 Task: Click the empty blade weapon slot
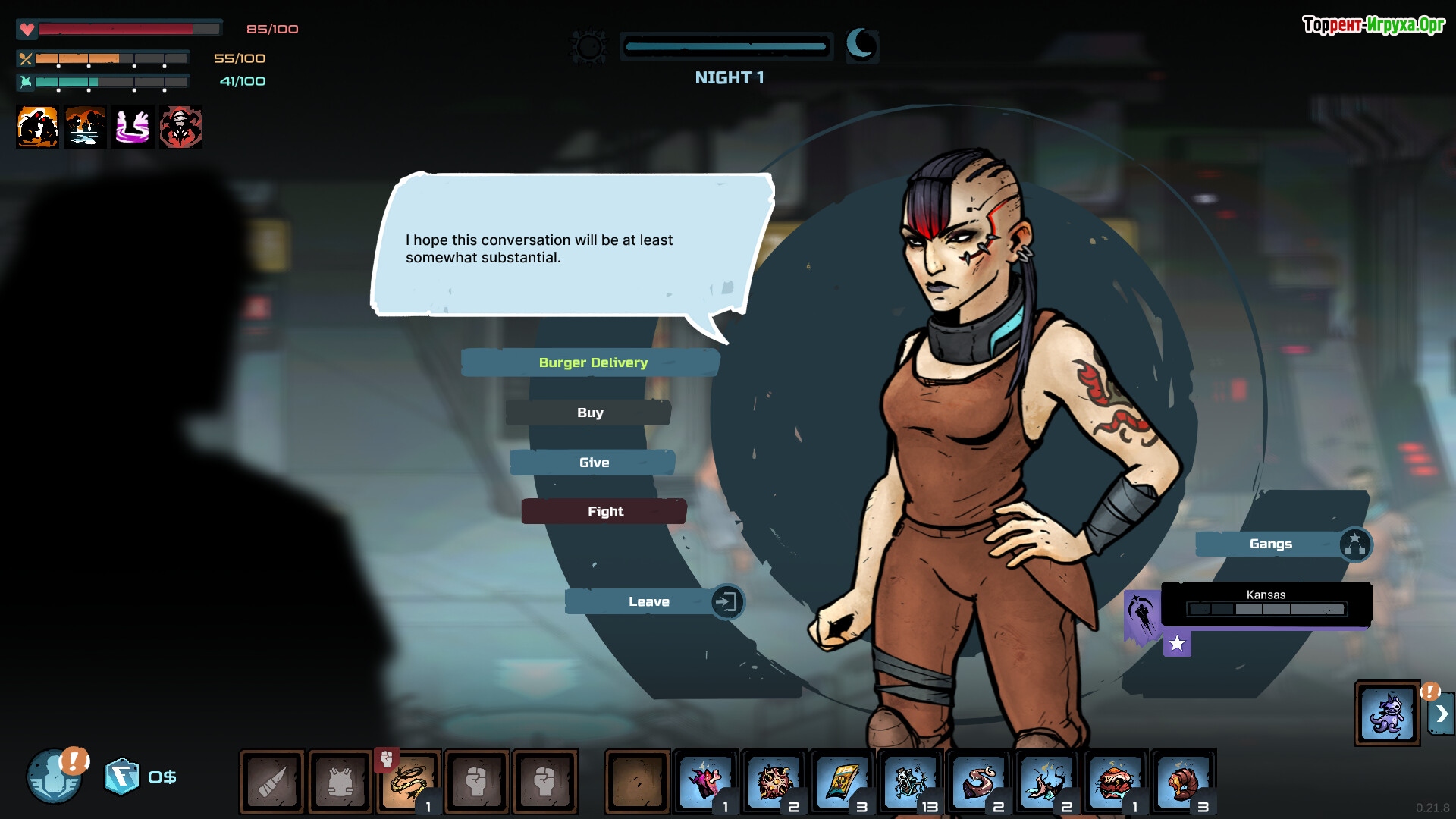[272, 781]
